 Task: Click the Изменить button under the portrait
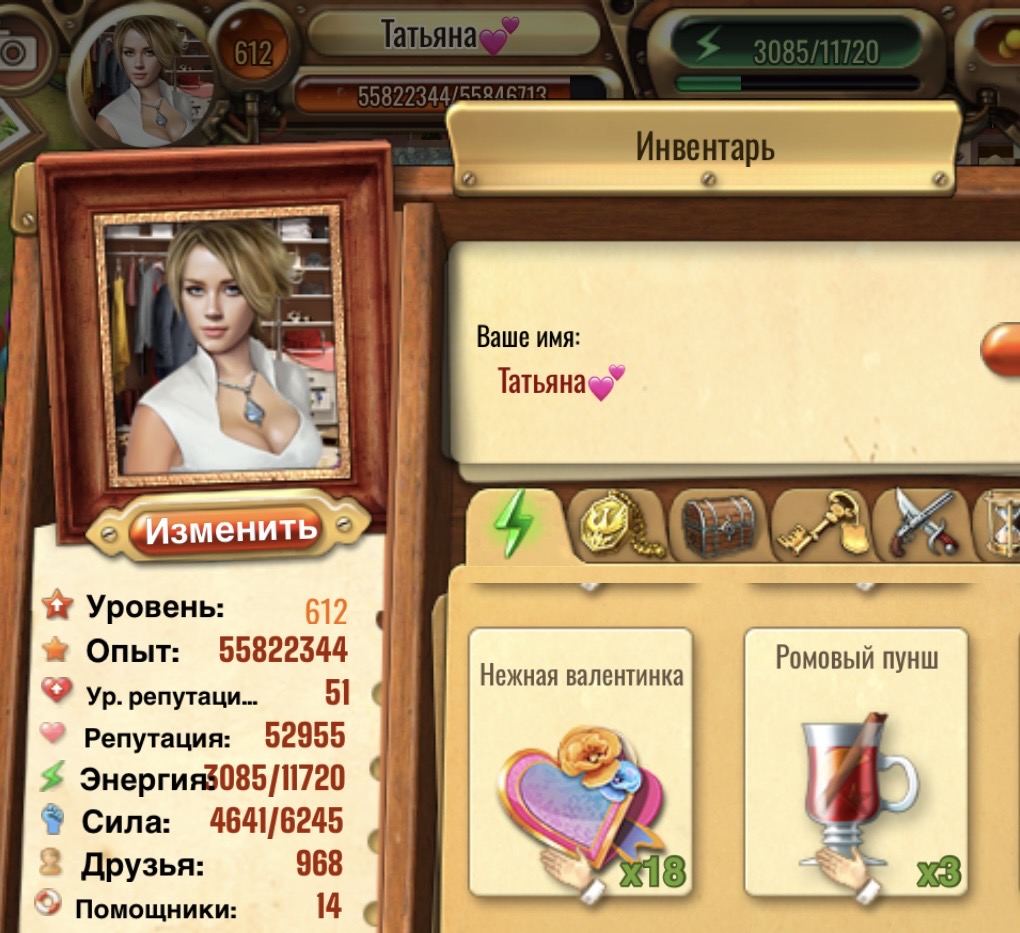click(230, 528)
